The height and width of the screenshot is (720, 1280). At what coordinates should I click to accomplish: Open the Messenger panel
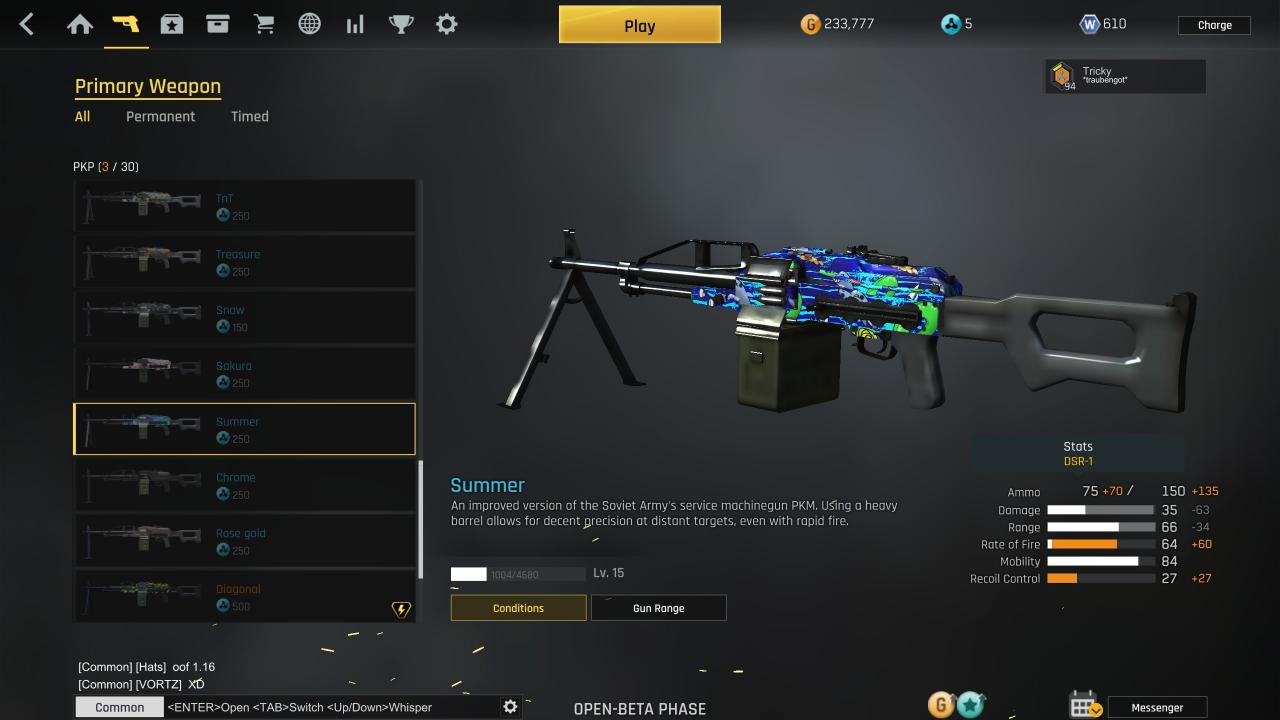tap(1157, 707)
